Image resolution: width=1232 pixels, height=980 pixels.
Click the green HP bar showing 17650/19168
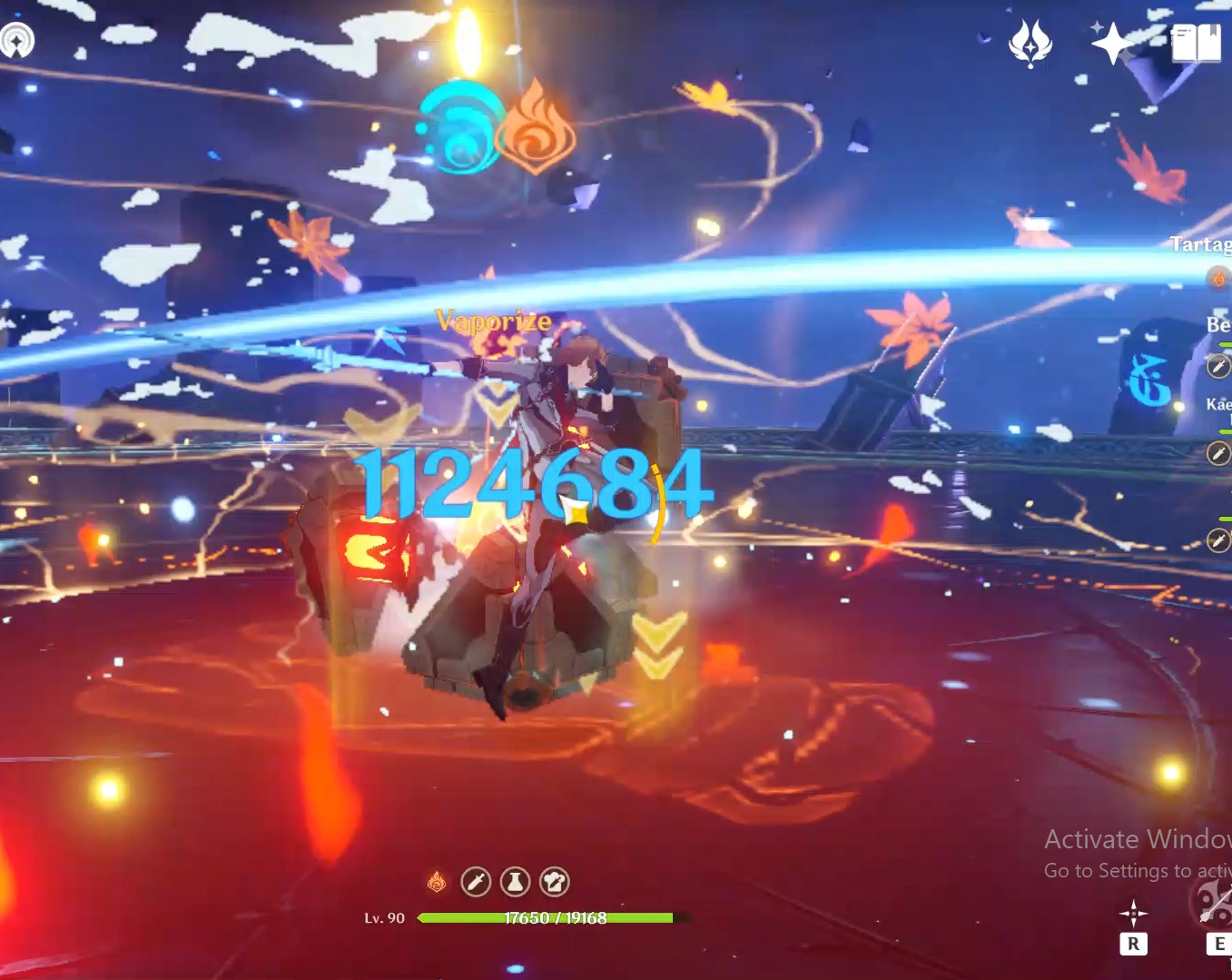pyautogui.click(x=545, y=918)
